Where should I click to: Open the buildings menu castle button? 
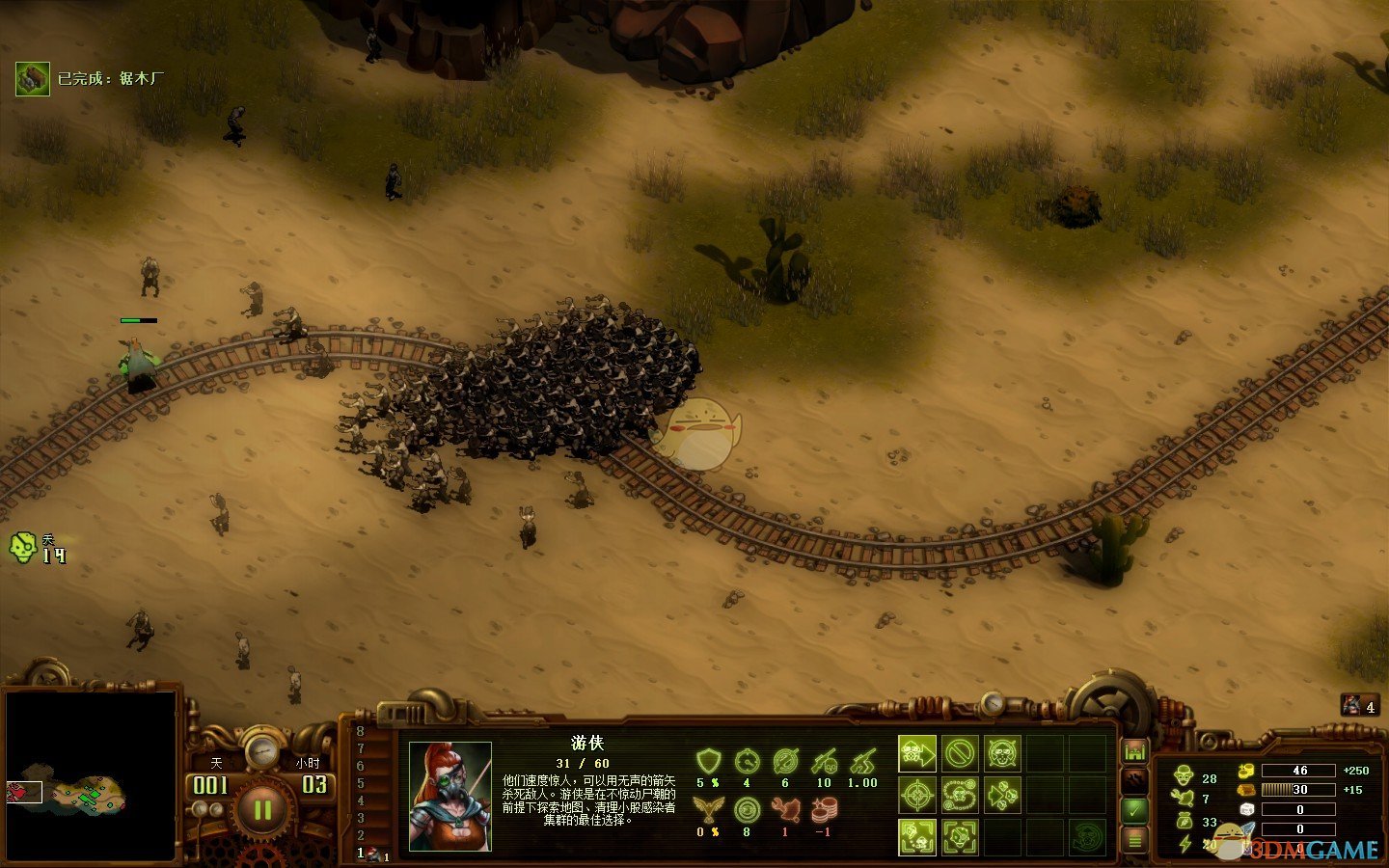1134,750
